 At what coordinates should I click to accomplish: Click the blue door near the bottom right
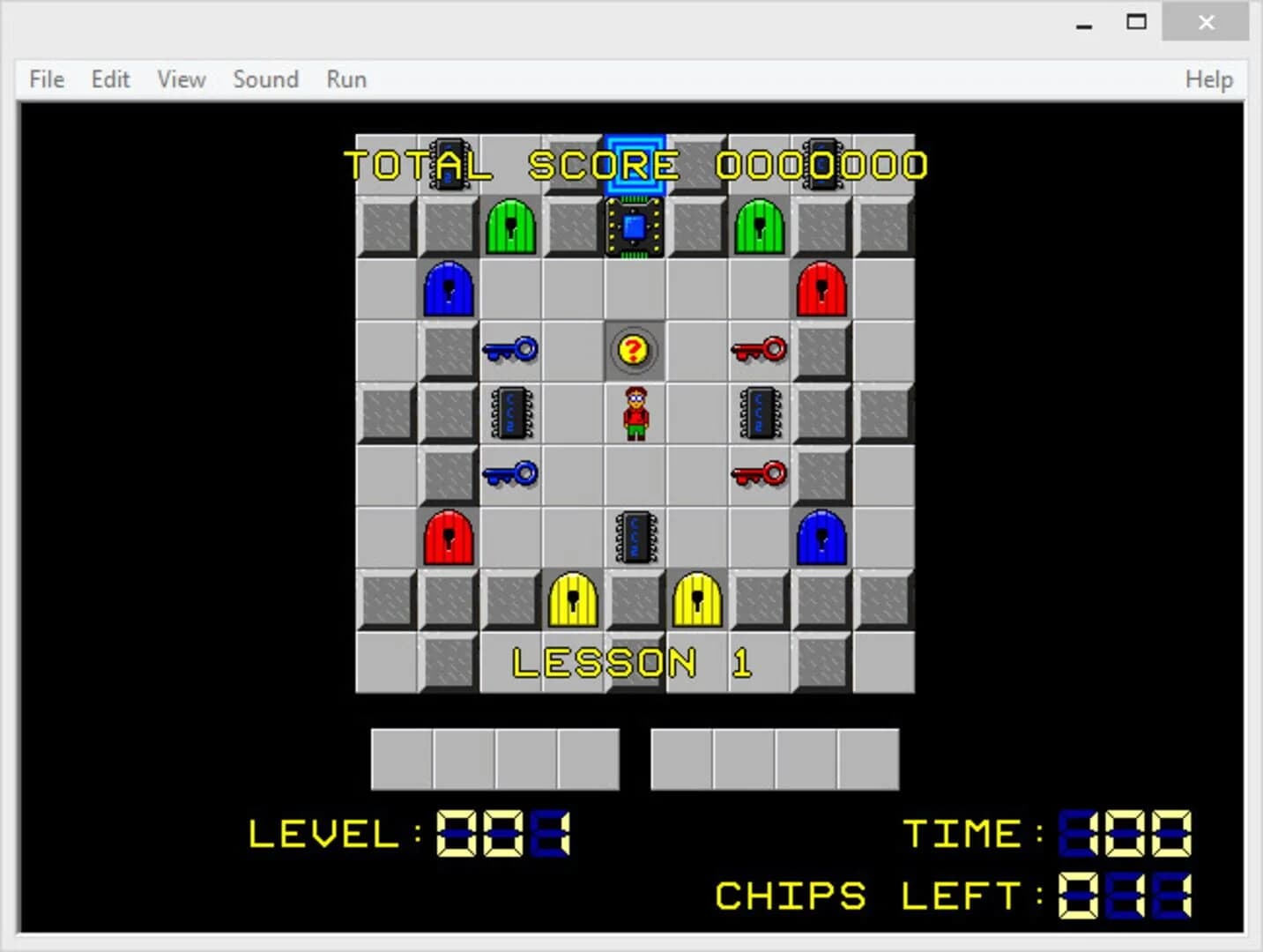(x=821, y=538)
